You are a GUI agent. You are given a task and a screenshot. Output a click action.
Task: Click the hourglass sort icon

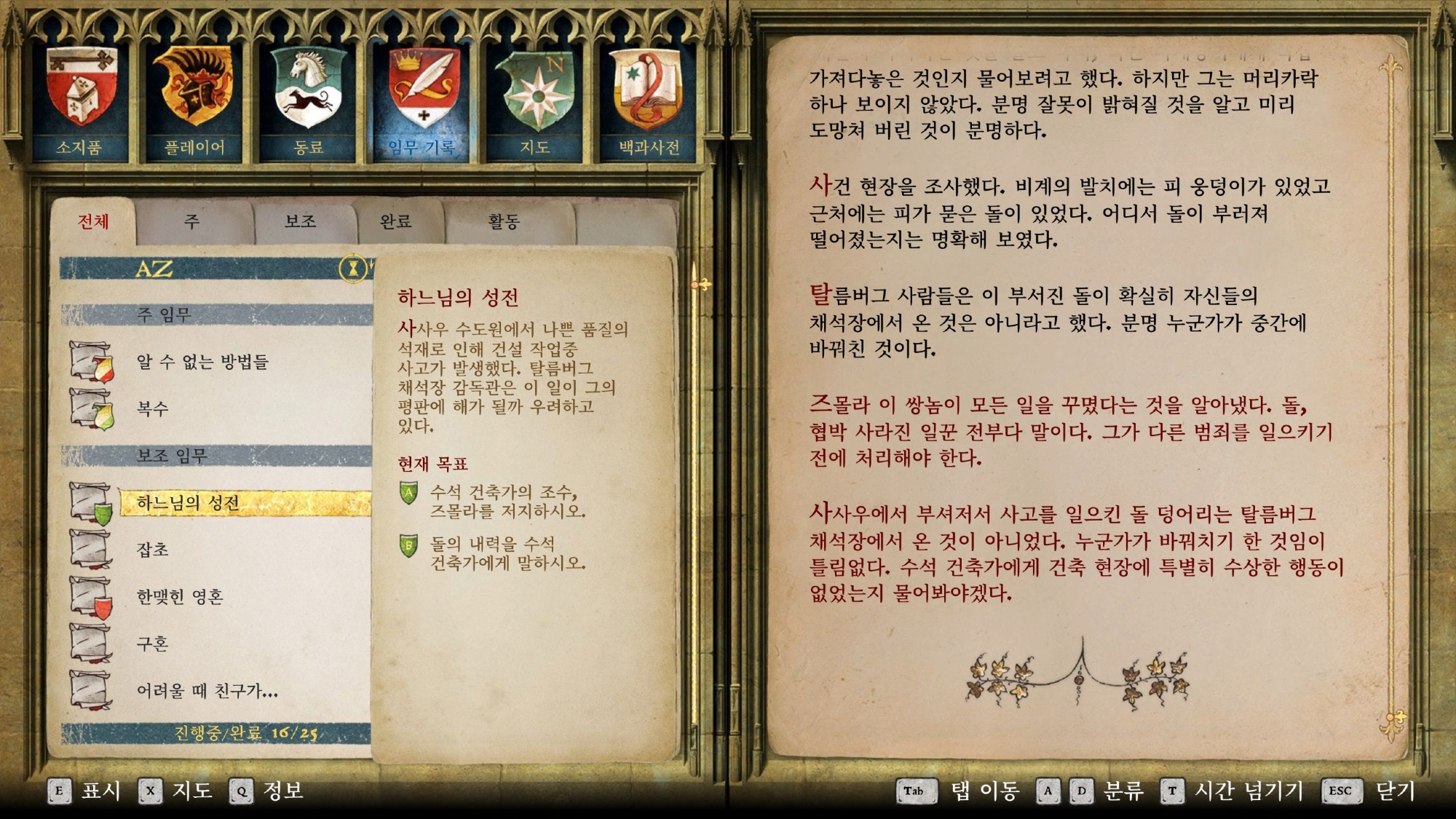tap(353, 269)
